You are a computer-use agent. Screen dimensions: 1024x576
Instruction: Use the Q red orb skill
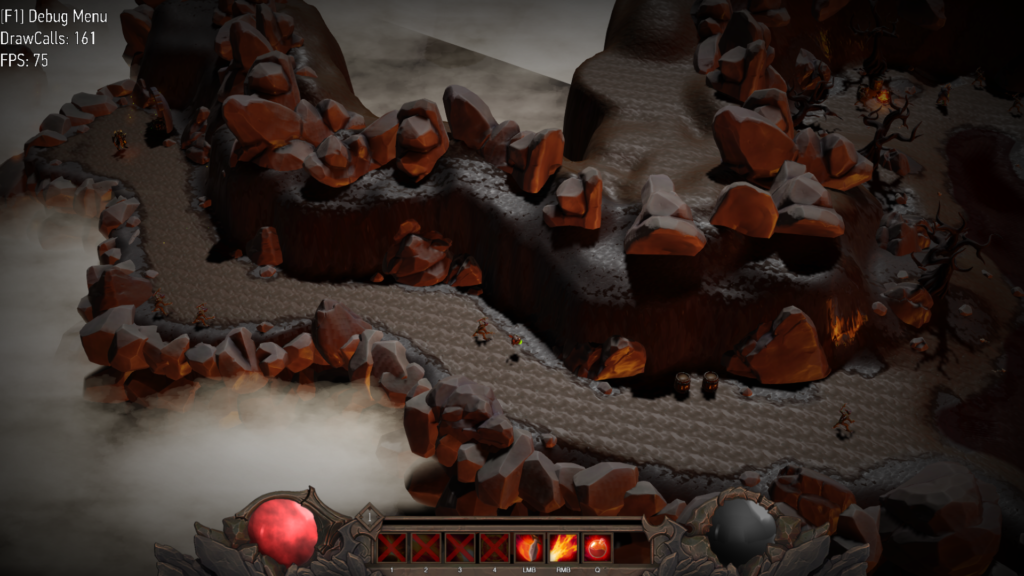[x=597, y=548]
